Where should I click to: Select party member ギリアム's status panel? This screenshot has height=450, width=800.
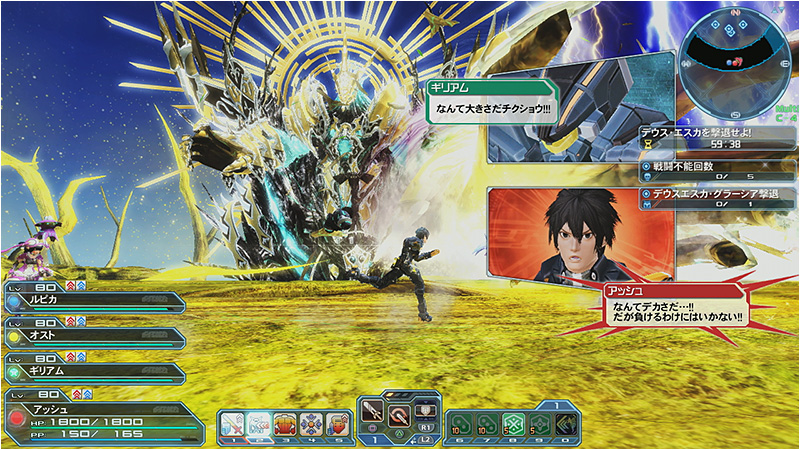pyautogui.click(x=95, y=374)
